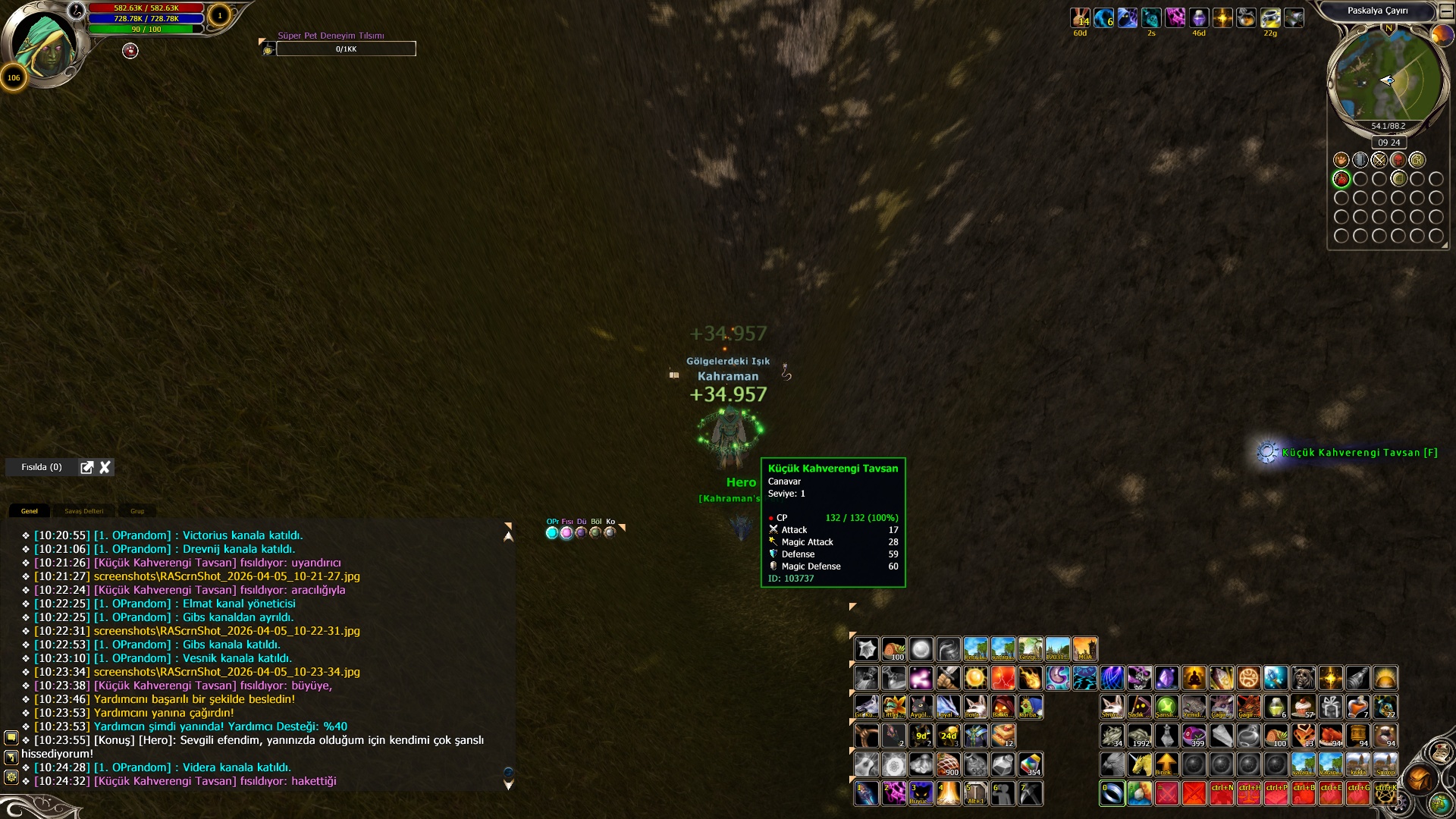Open the backpack from the corner menu
1456x819 pixels.
click(x=1420, y=778)
